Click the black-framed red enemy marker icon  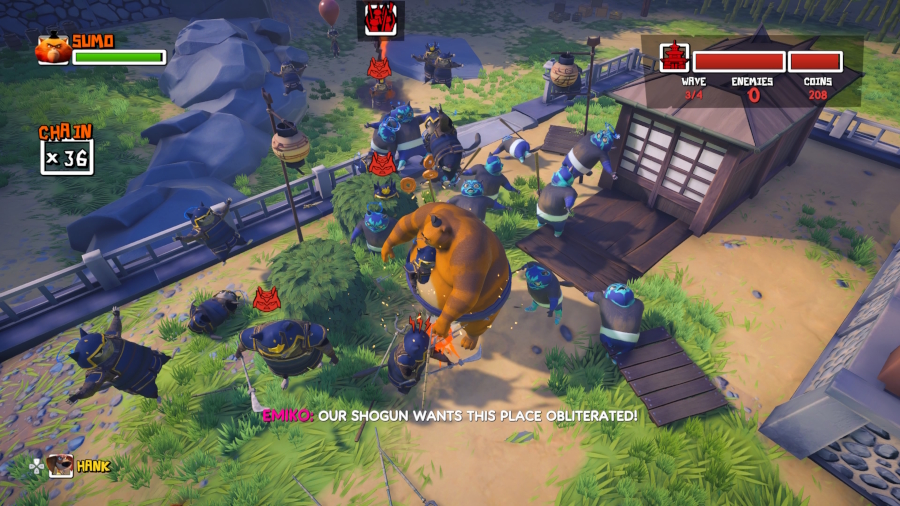coord(380,19)
